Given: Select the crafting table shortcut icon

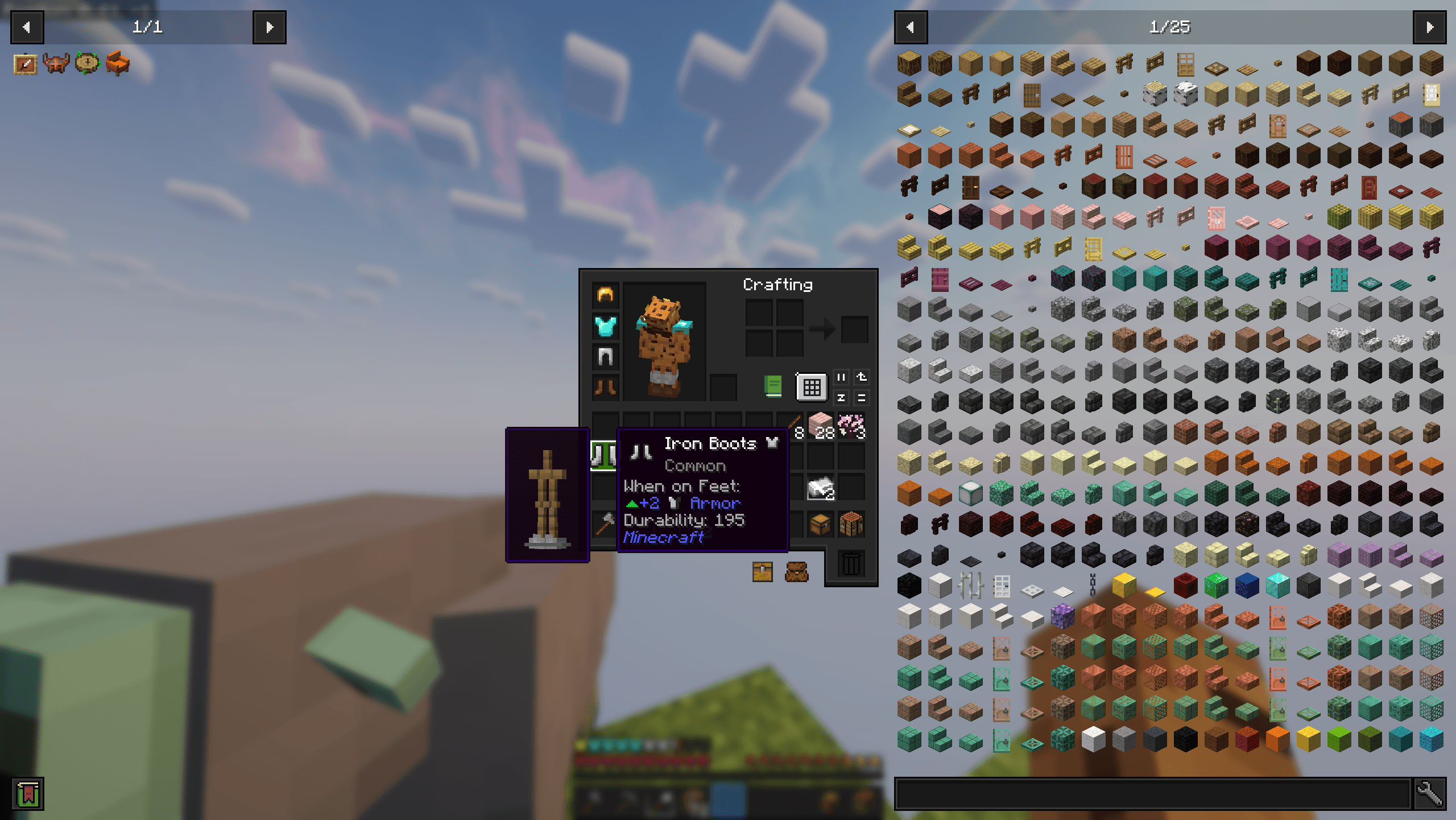Looking at the screenshot, I should 851,524.
